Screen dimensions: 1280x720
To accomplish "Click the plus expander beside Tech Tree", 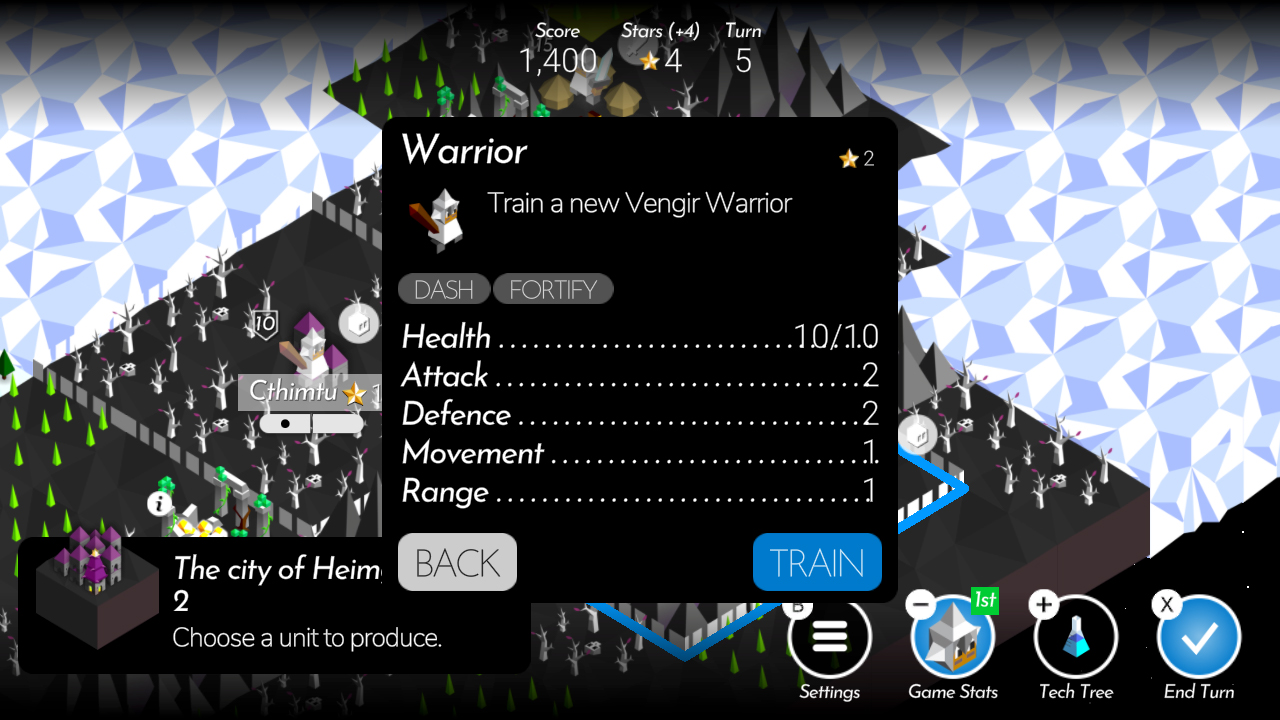I will click(x=1042, y=603).
